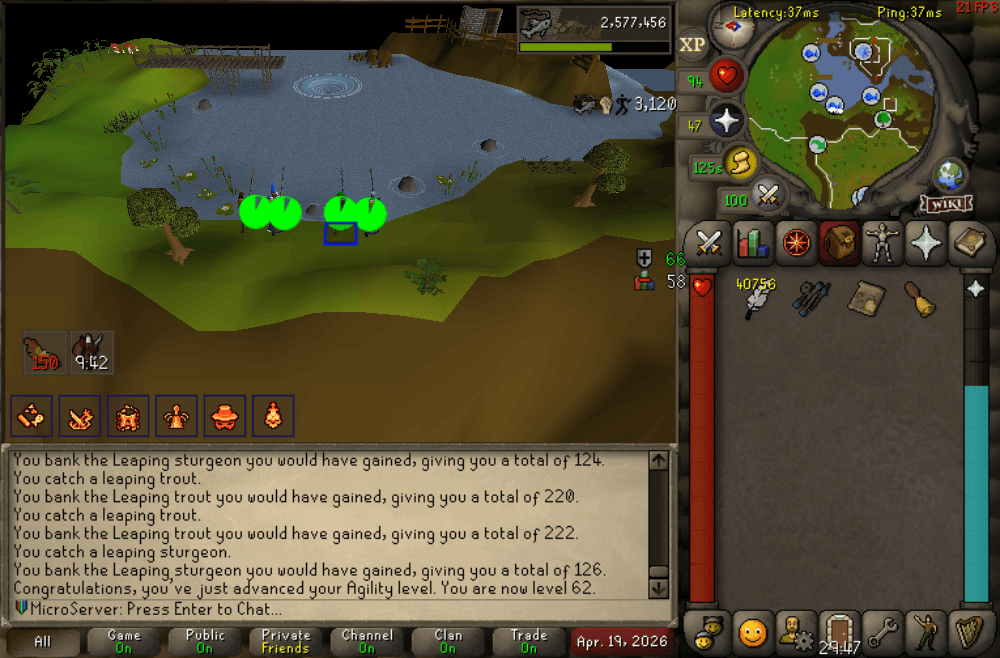This screenshot has height=658, width=1000.
Task: Open the Quest List tab
Action: click(797, 243)
